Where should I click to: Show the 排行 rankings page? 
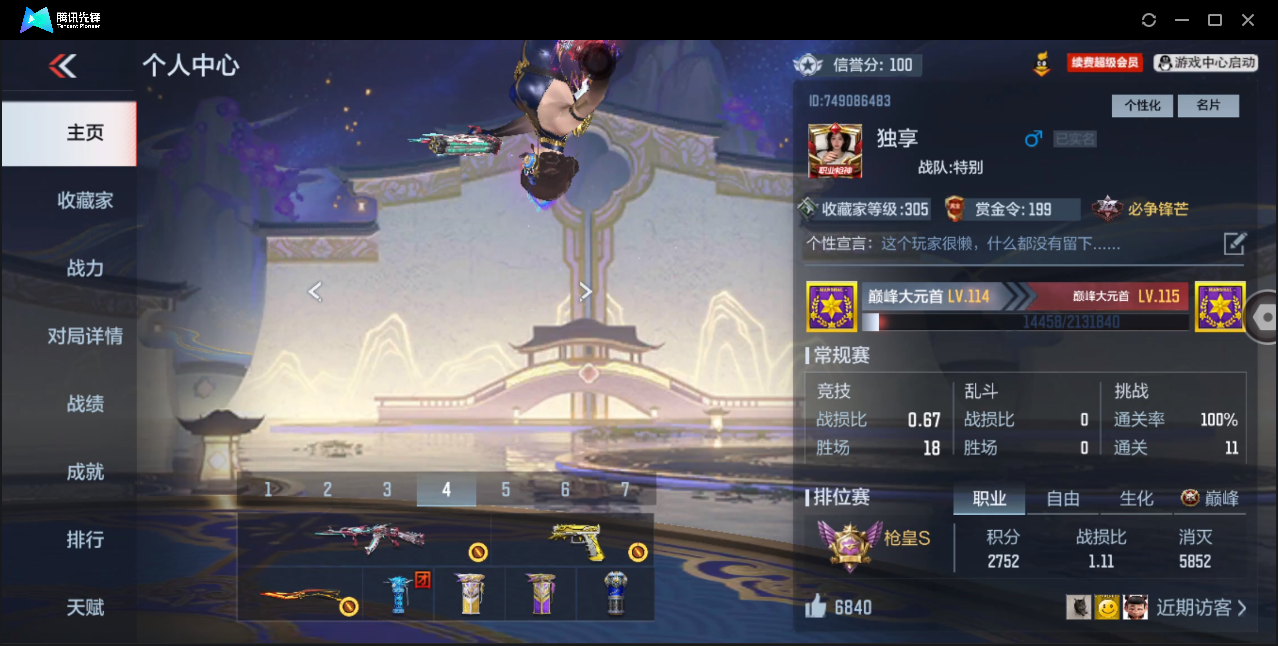(x=85, y=540)
